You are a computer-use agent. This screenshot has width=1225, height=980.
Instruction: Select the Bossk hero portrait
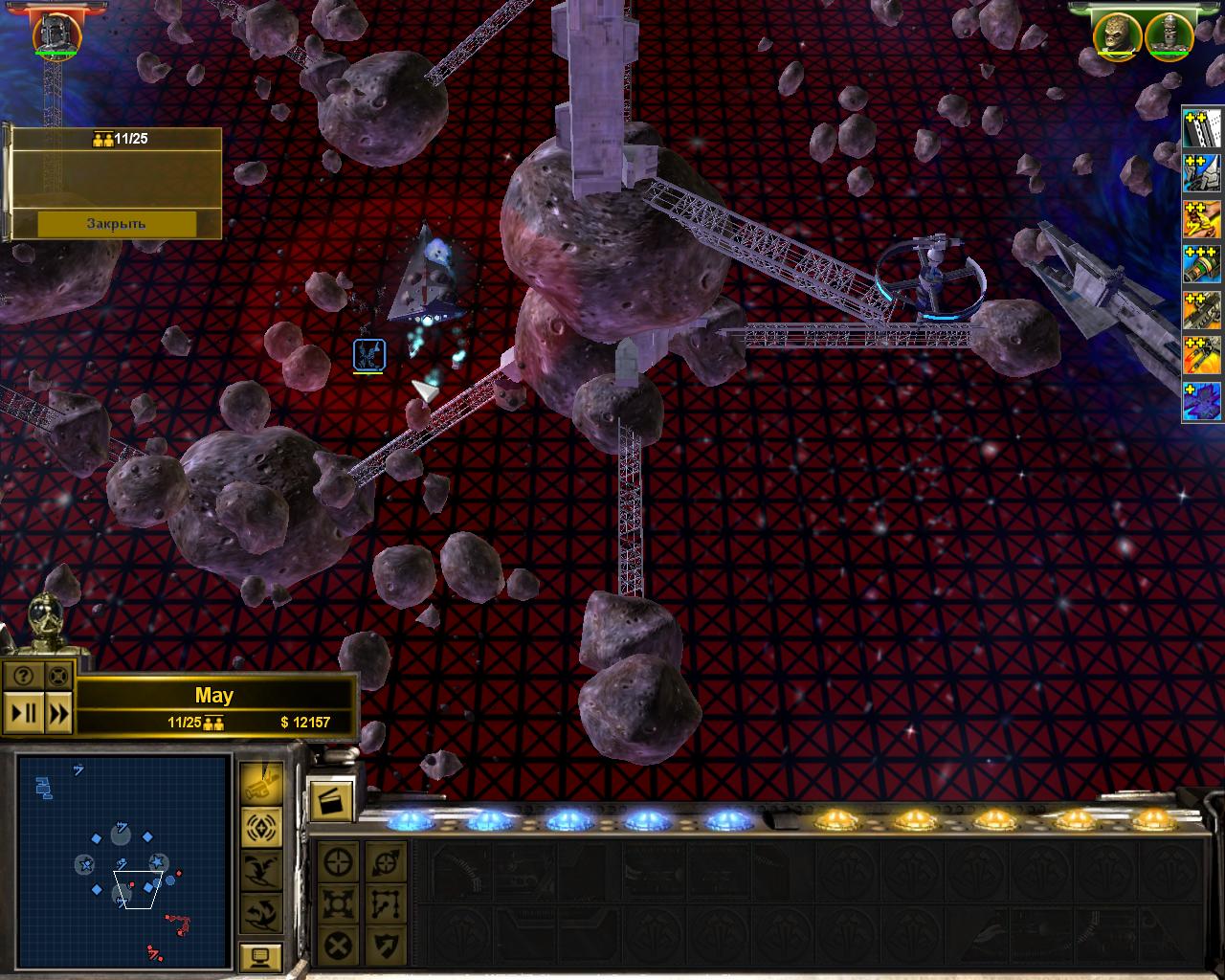click(x=1118, y=35)
